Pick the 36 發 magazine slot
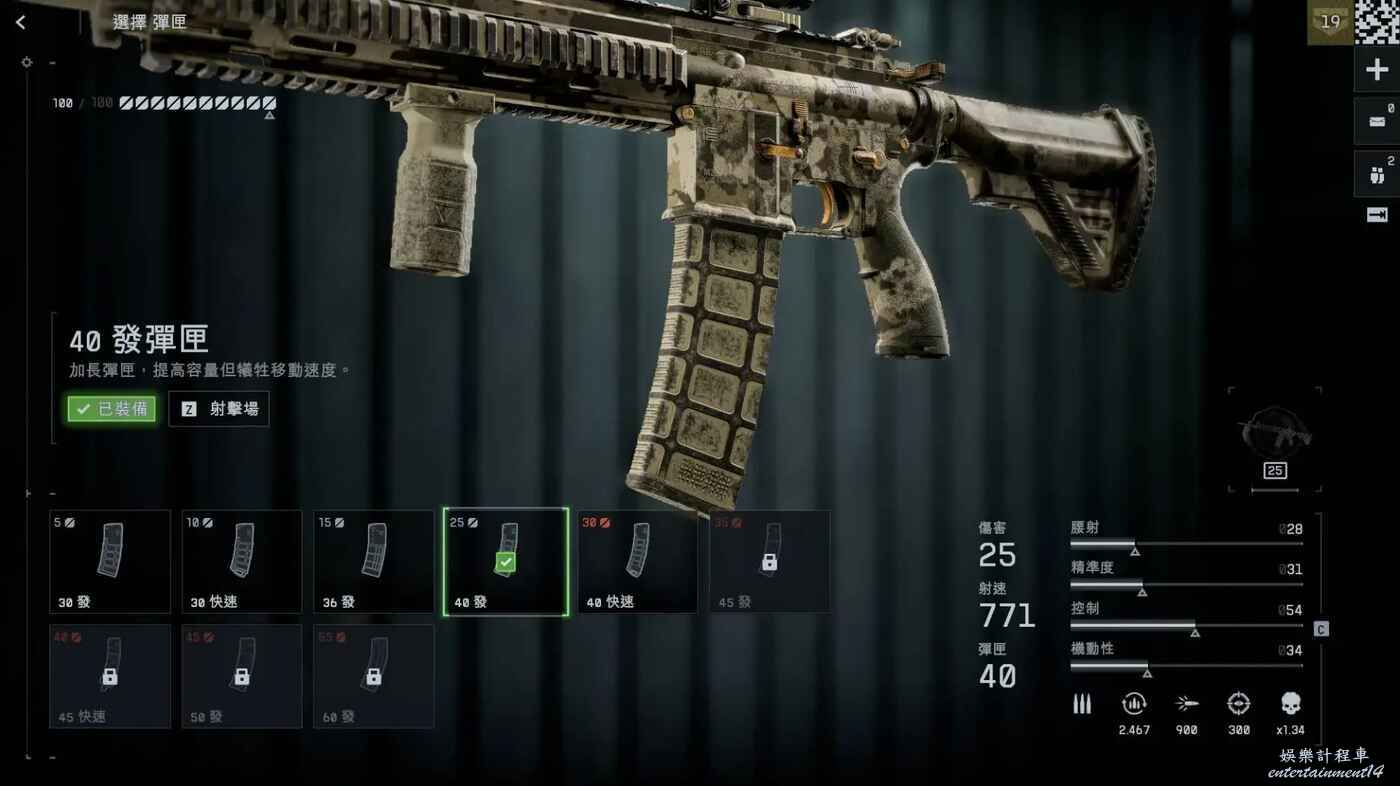This screenshot has width=1400, height=786. coord(374,561)
